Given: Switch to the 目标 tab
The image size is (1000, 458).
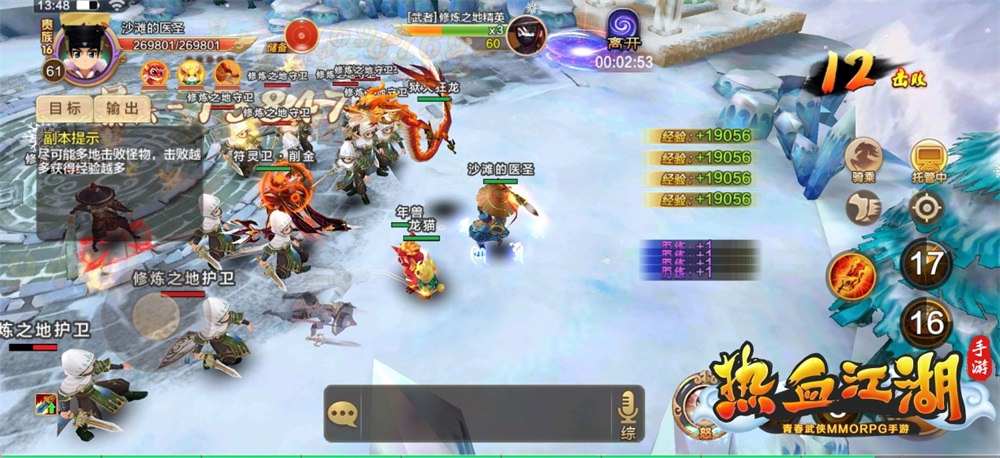Looking at the screenshot, I should click(64, 107).
